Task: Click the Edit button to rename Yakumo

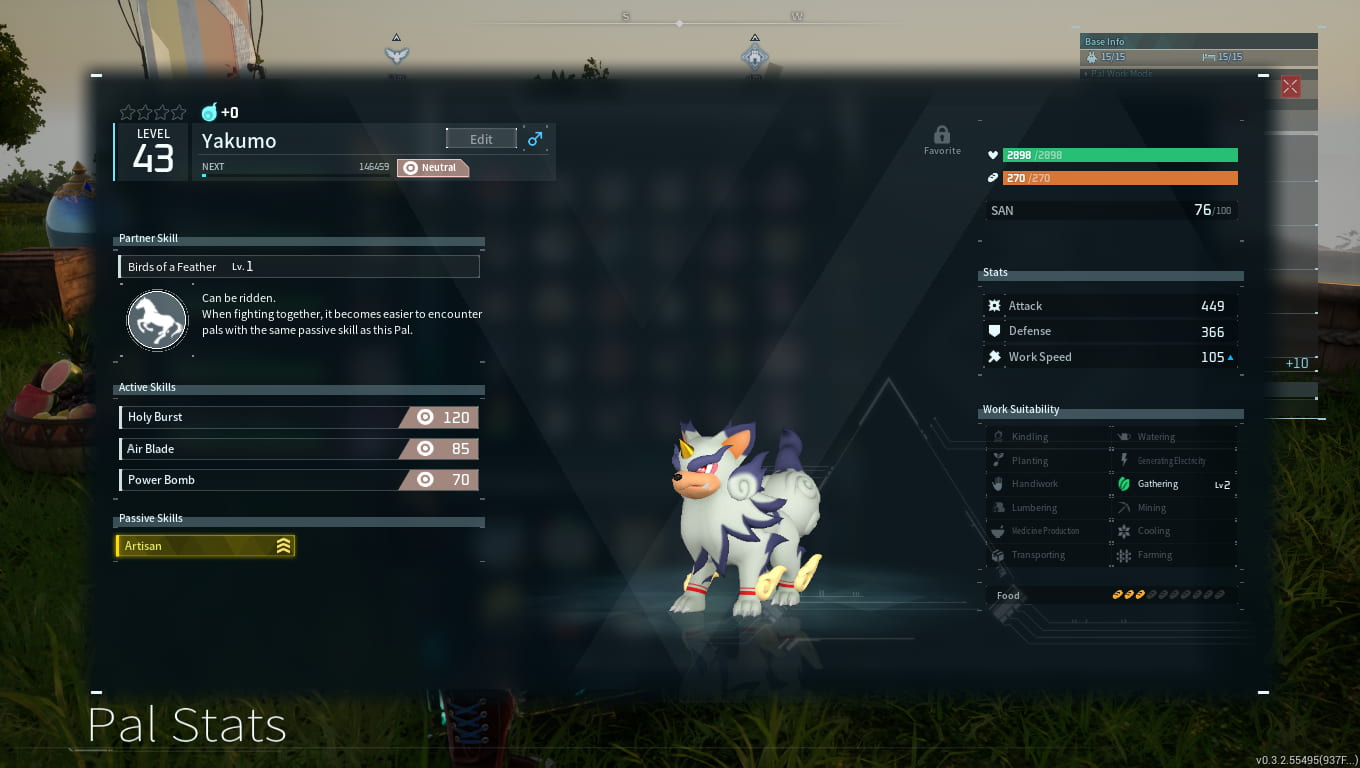Action: [481, 138]
